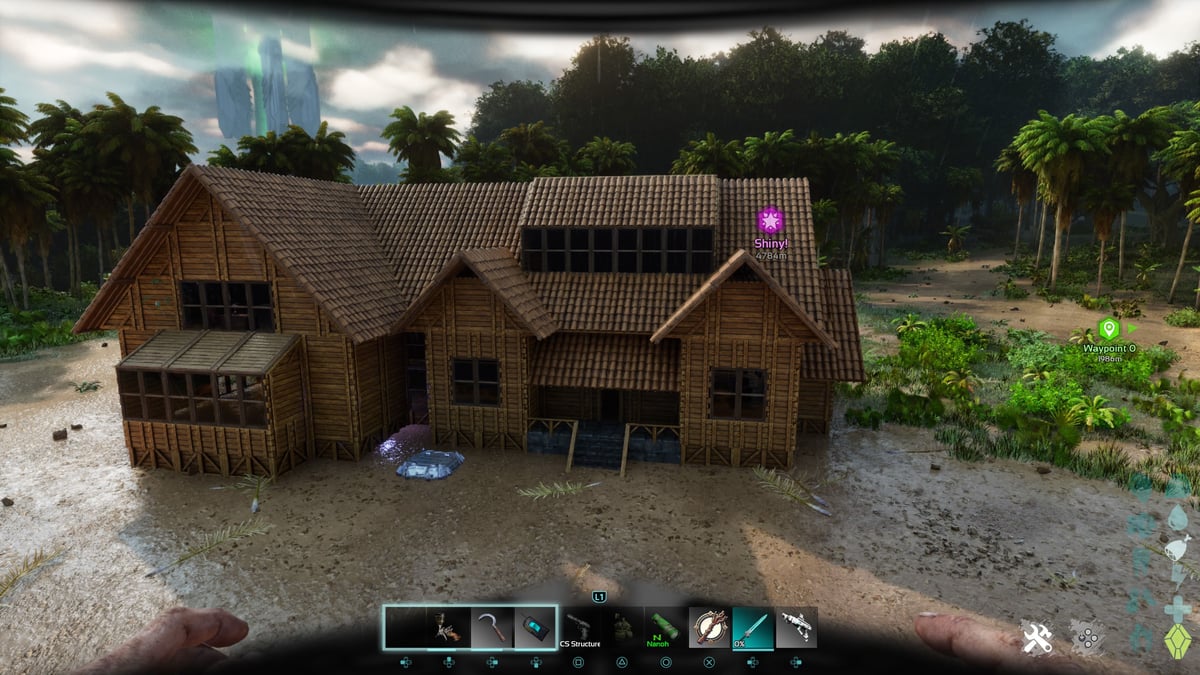Click the purple Shiny! star marker
The width and height of the screenshot is (1200, 675).
click(x=770, y=220)
